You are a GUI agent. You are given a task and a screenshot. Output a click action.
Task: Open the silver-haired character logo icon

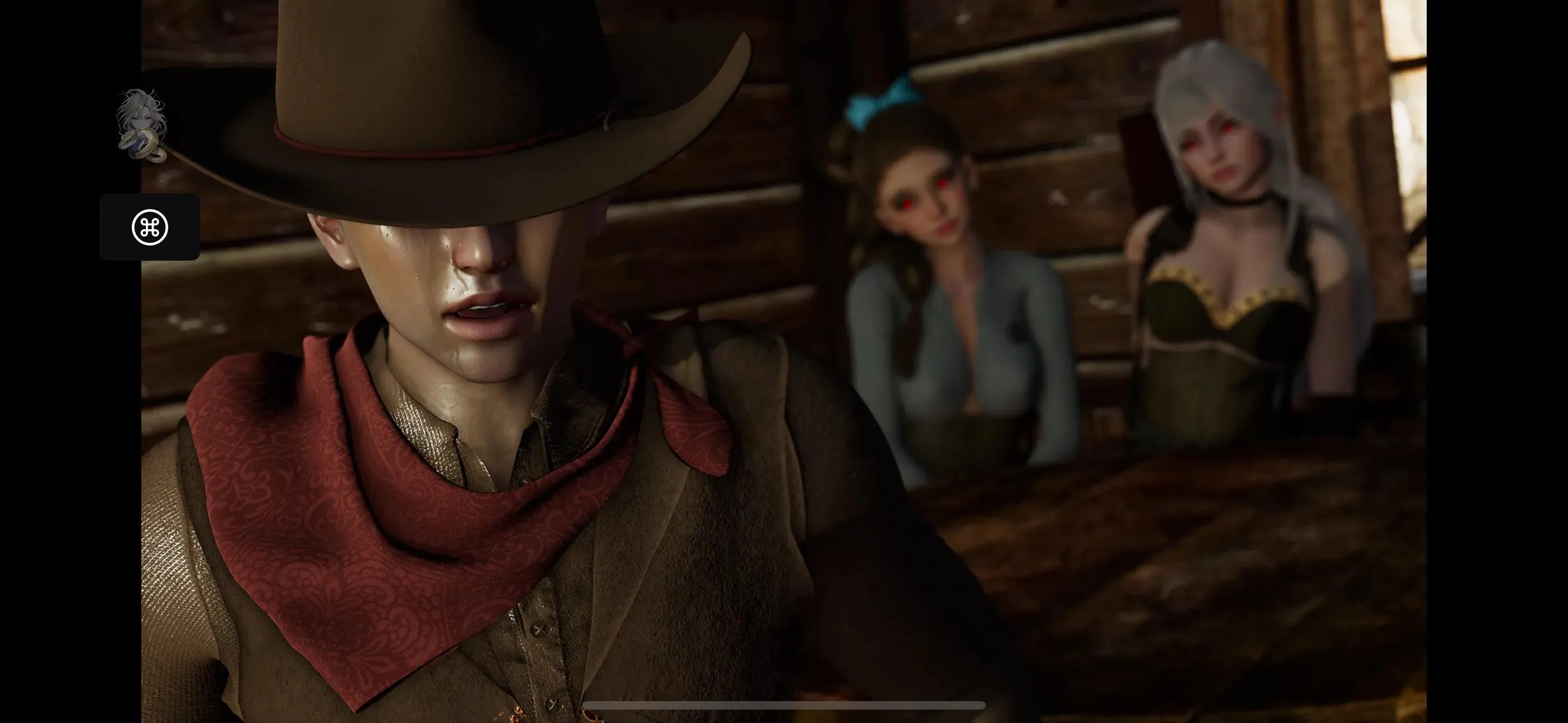[142, 126]
